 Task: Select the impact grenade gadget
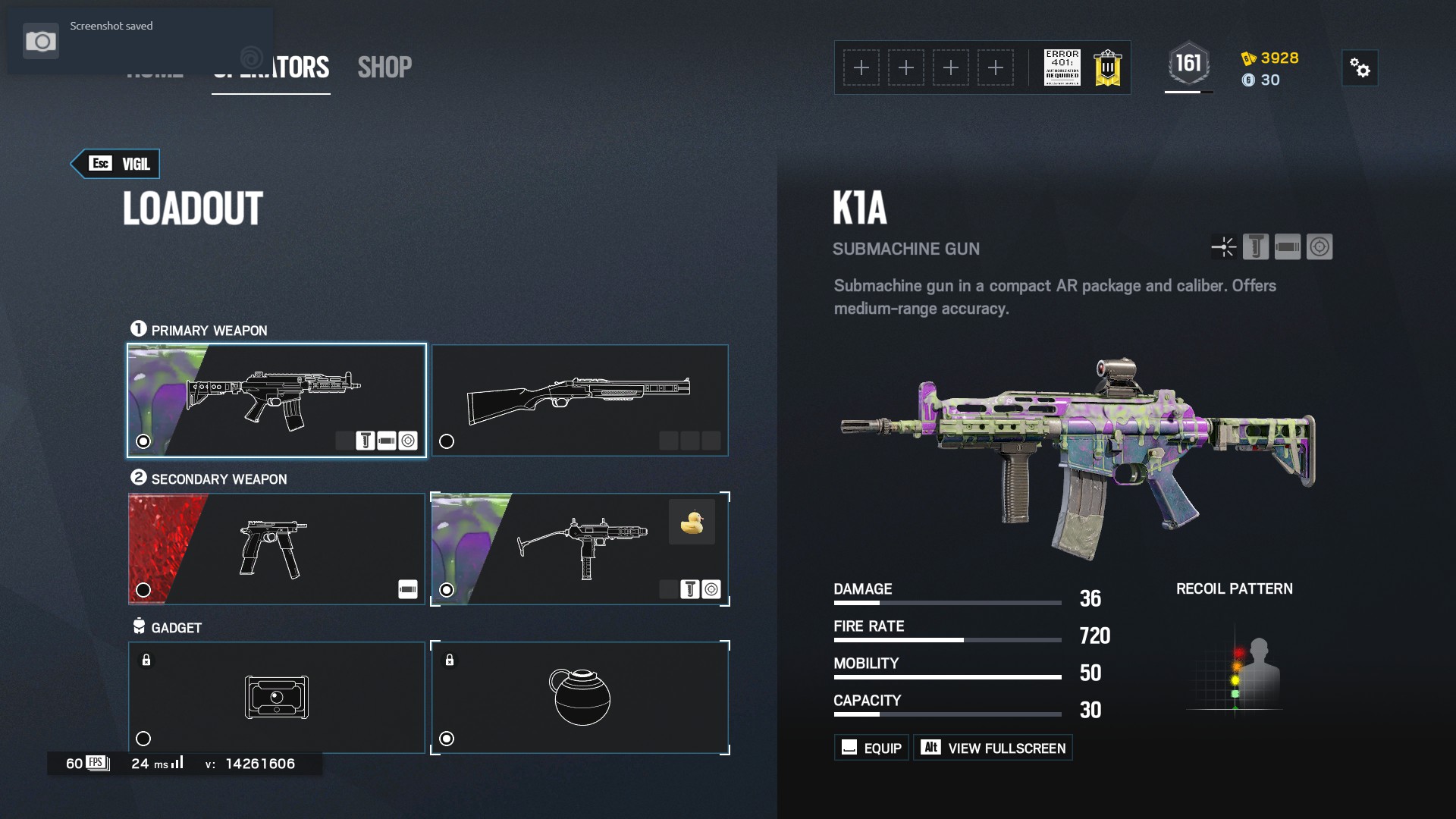tap(579, 697)
